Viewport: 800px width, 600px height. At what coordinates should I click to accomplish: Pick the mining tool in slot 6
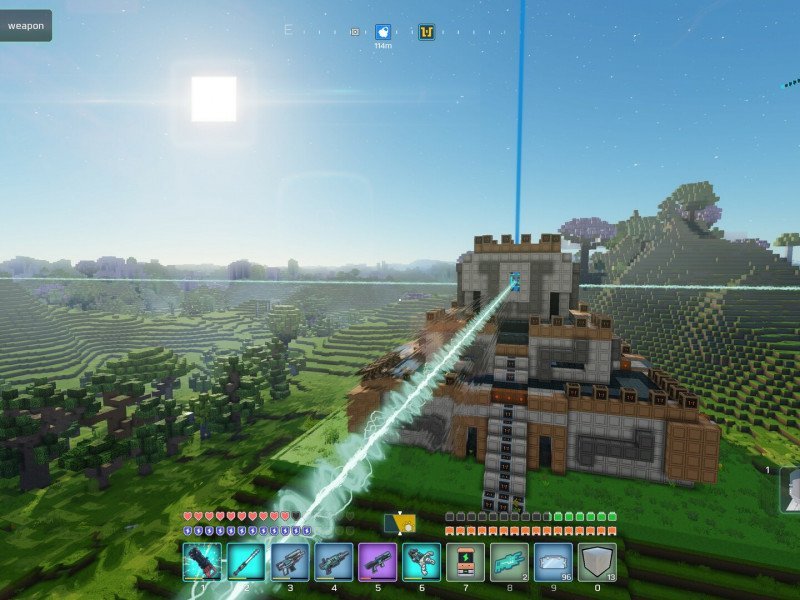(x=422, y=562)
